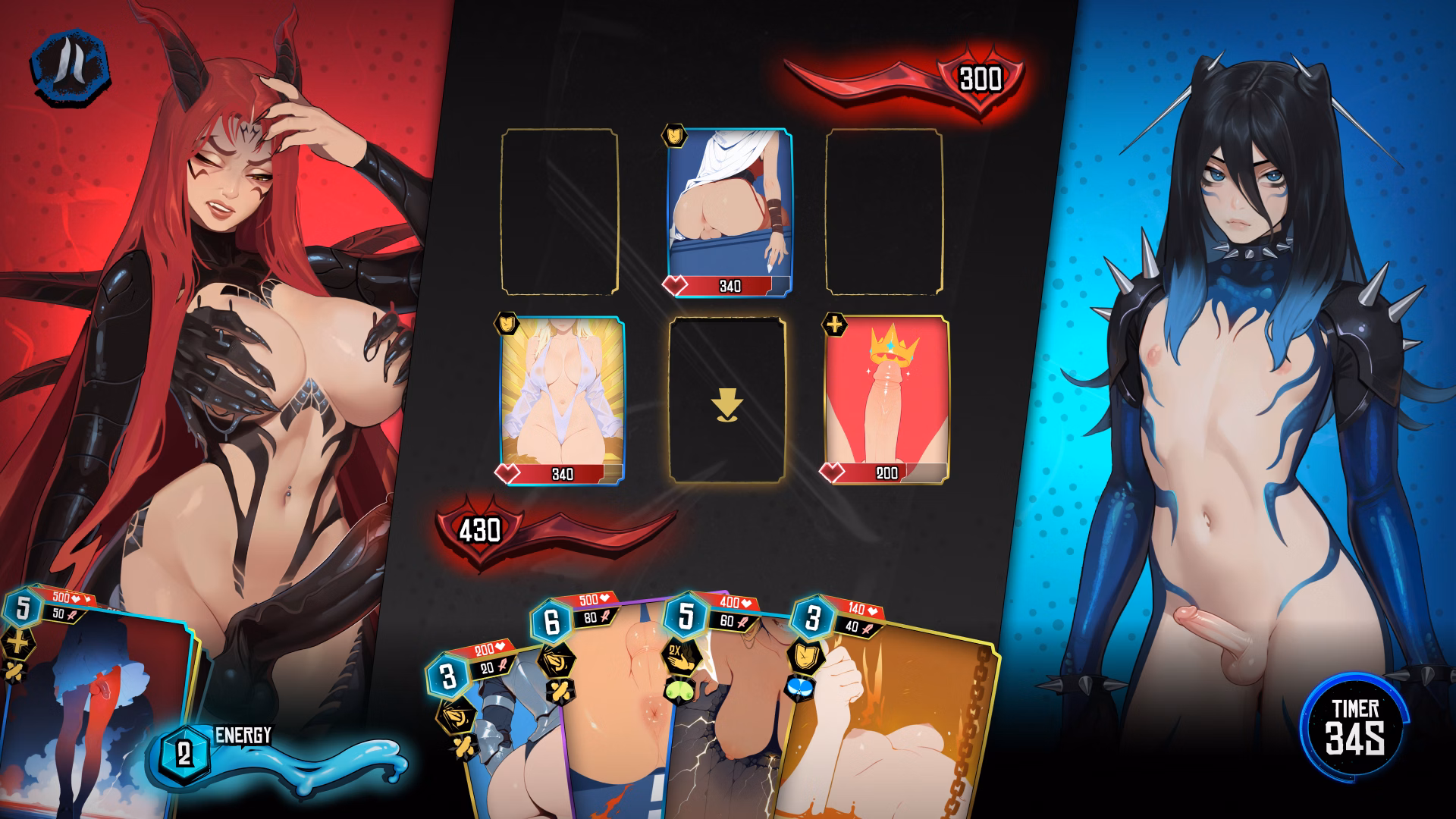Select the crown card with 200 health
1456x819 pixels.
[886, 400]
